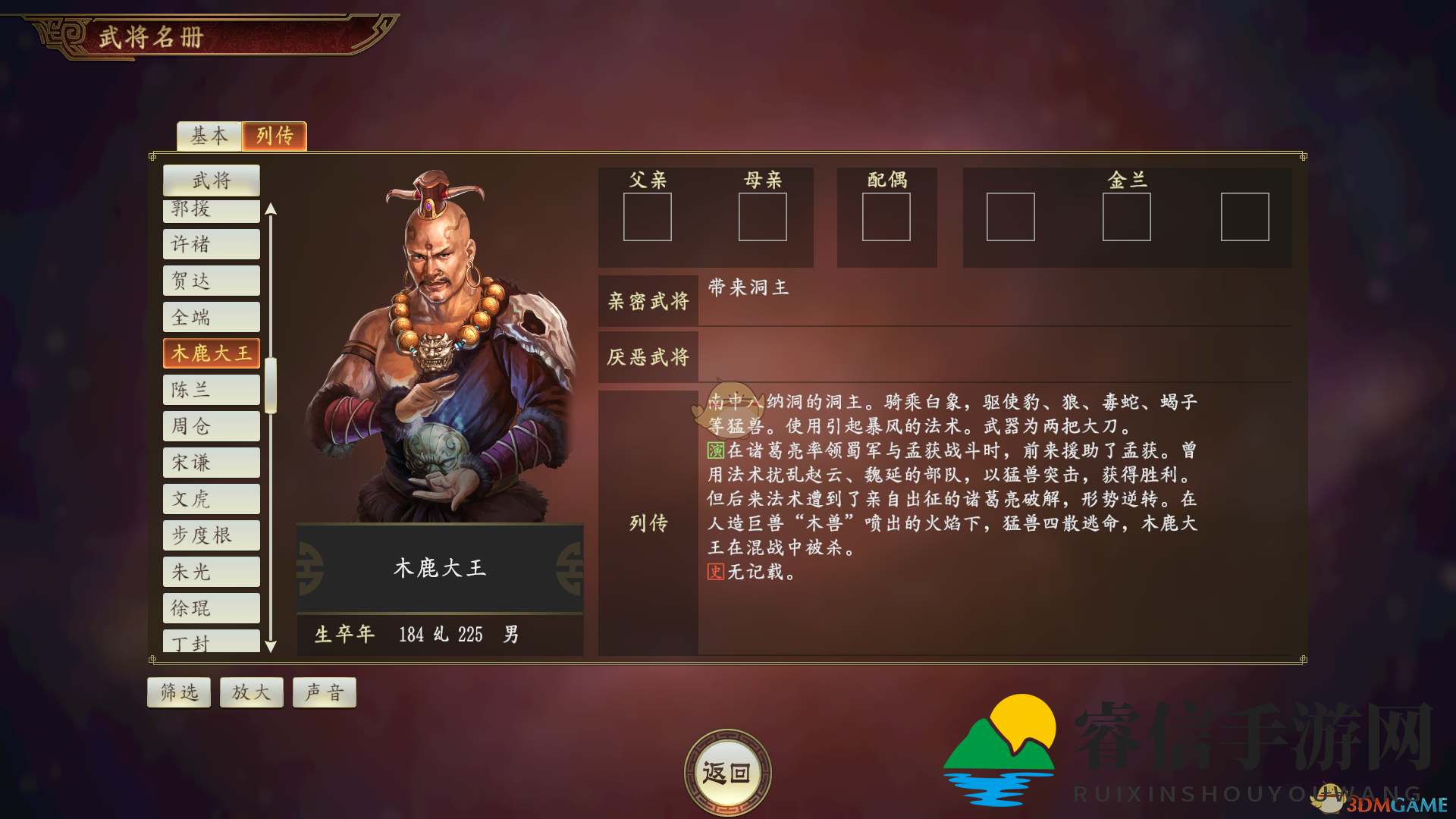Open the 筛选 filter options
The width and height of the screenshot is (1456, 819).
tap(178, 692)
